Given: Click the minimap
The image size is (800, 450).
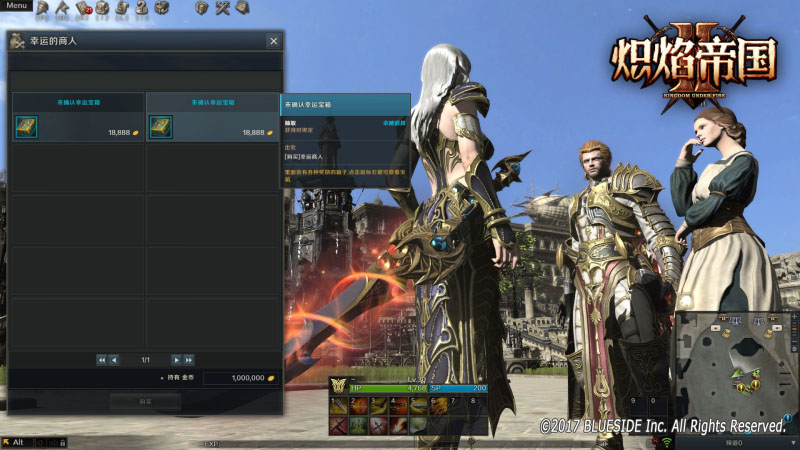Looking at the screenshot, I should click(x=736, y=358).
